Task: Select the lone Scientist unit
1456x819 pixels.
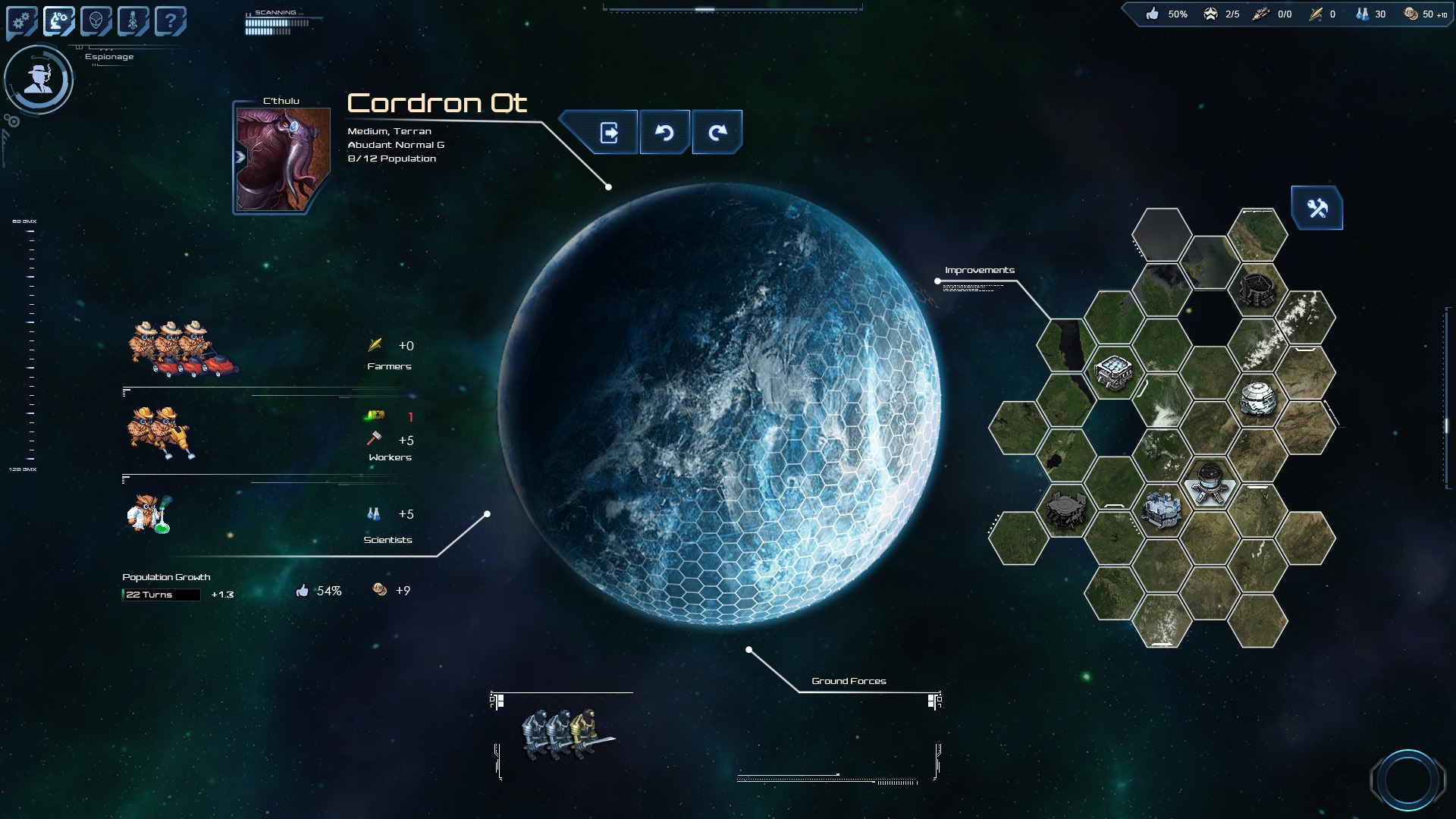Action: tap(148, 513)
